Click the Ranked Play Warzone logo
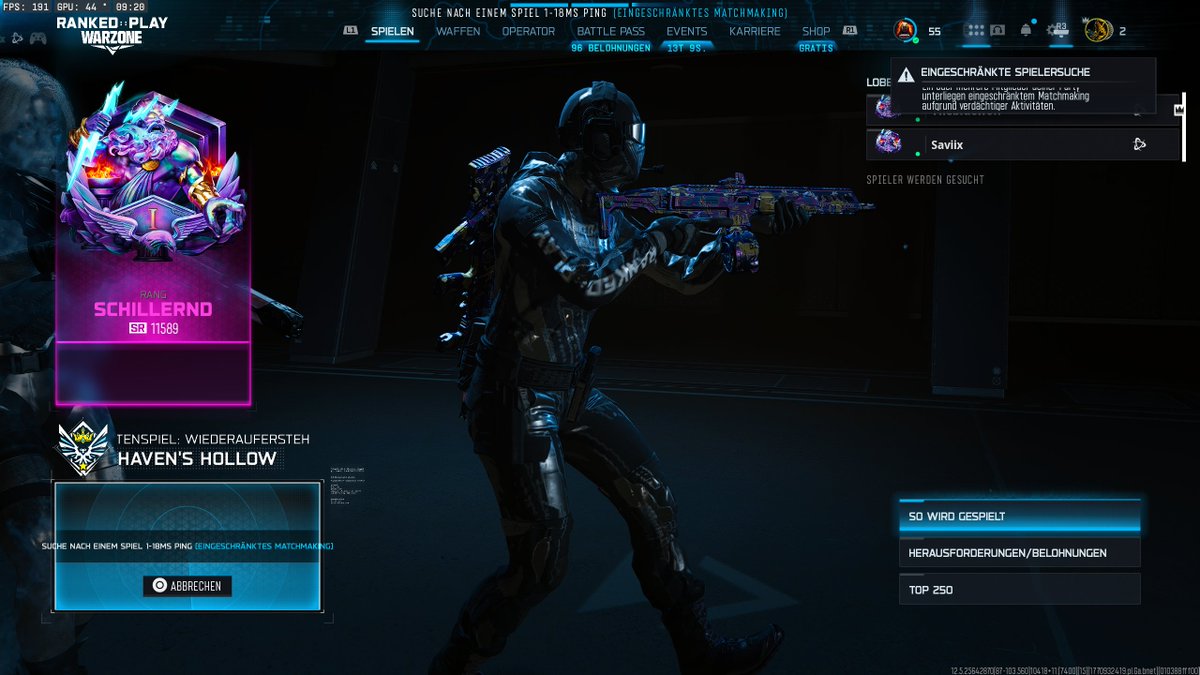The height and width of the screenshot is (675, 1200). pyautogui.click(x=111, y=33)
